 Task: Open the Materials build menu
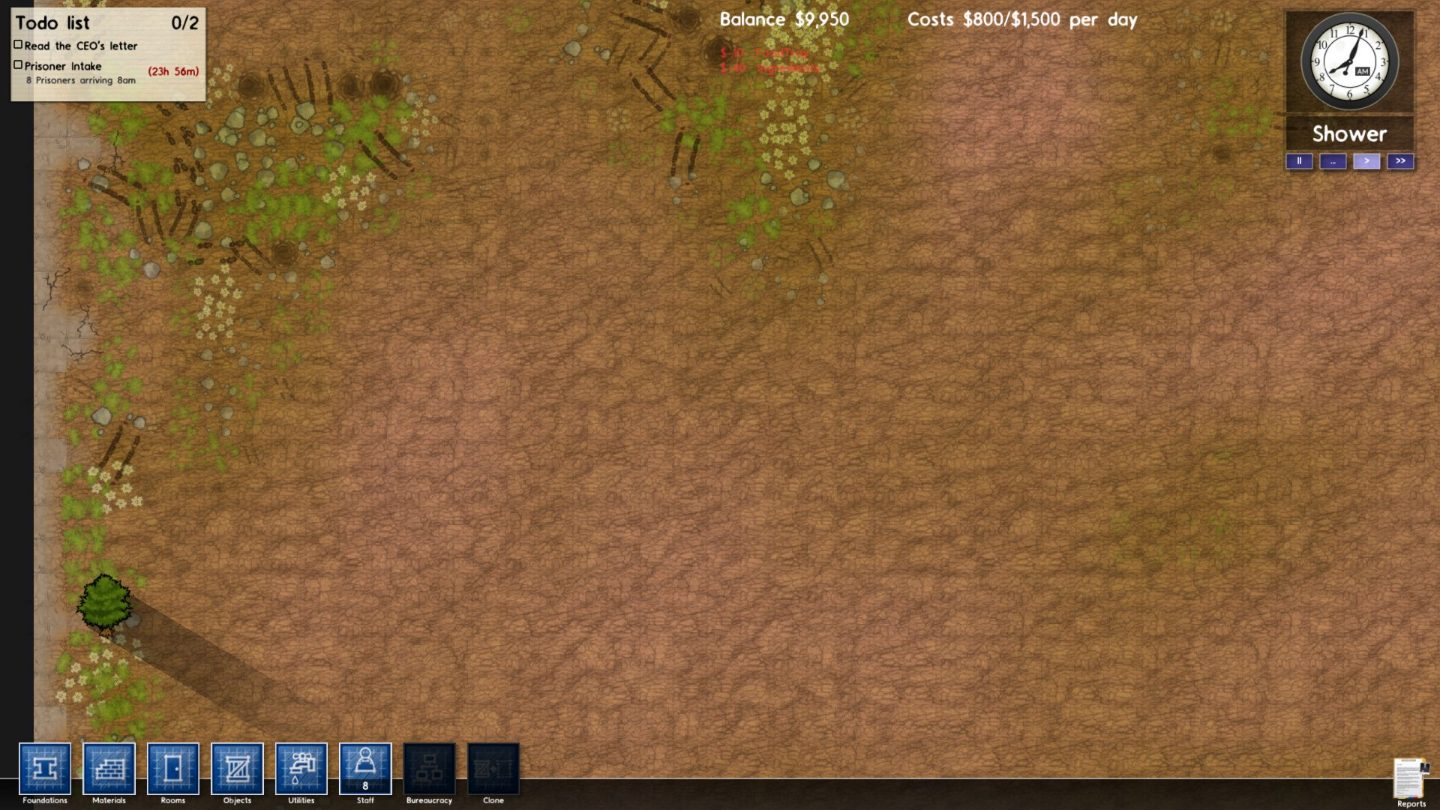(x=109, y=768)
